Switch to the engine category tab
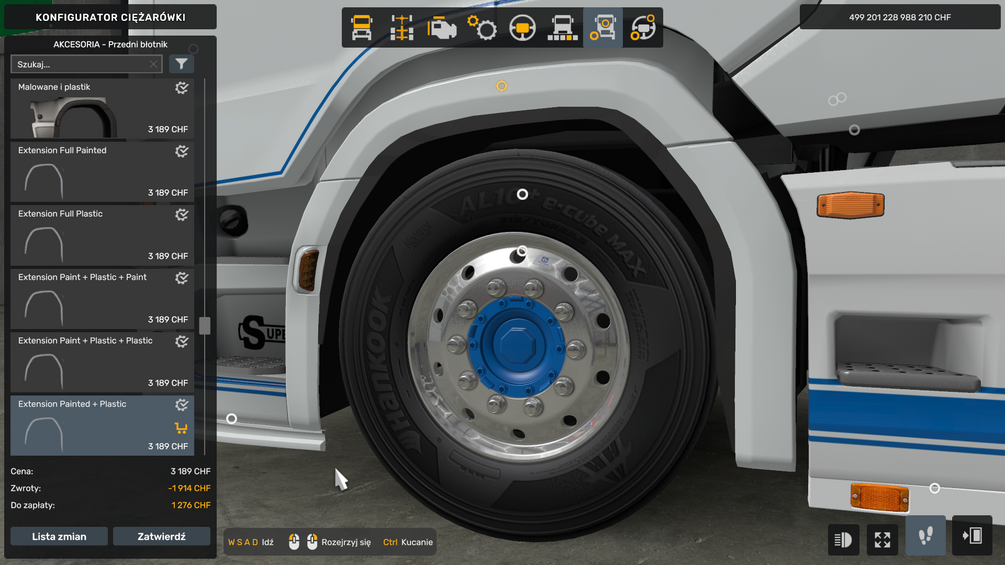Screen dimensions: 1005x565 [442, 28]
